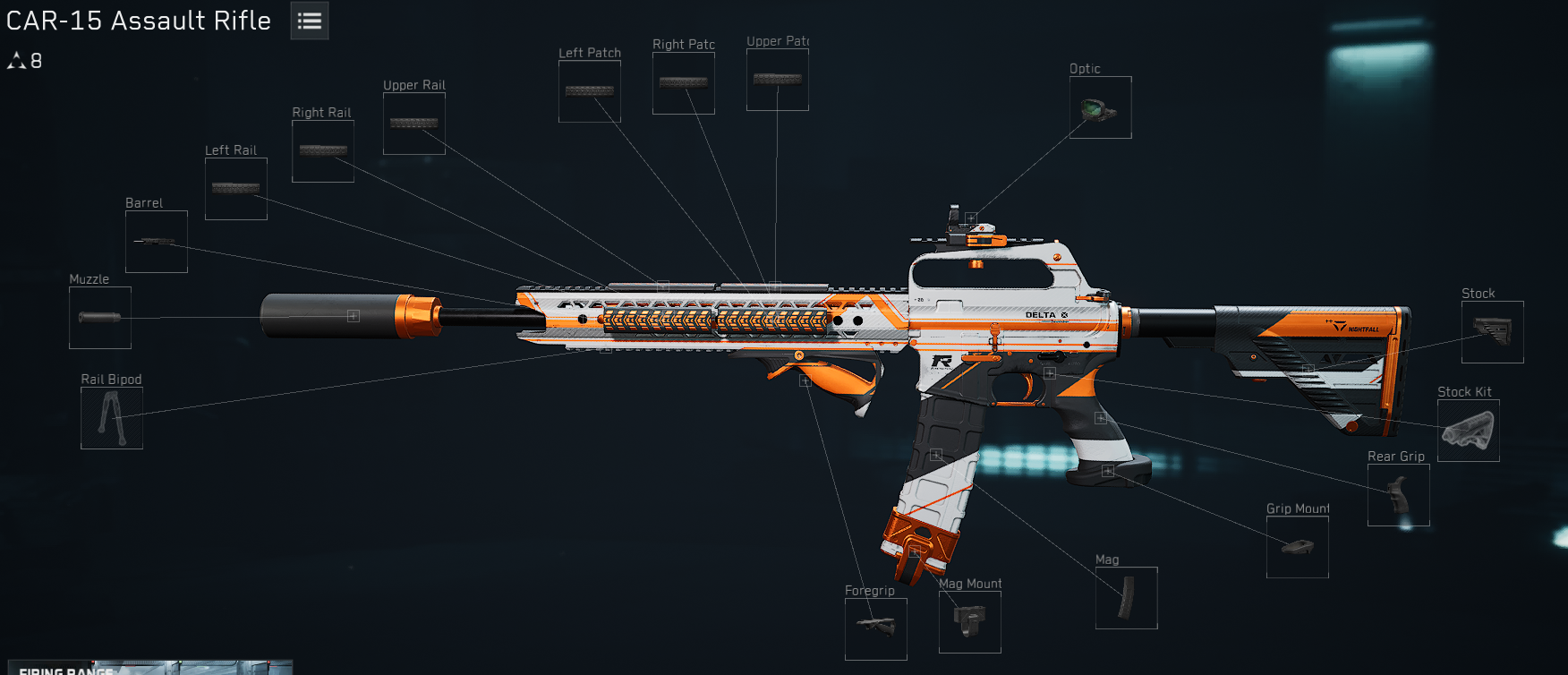
Task: Open the Rear Grip attachment slot
Action: pyautogui.click(x=1399, y=495)
